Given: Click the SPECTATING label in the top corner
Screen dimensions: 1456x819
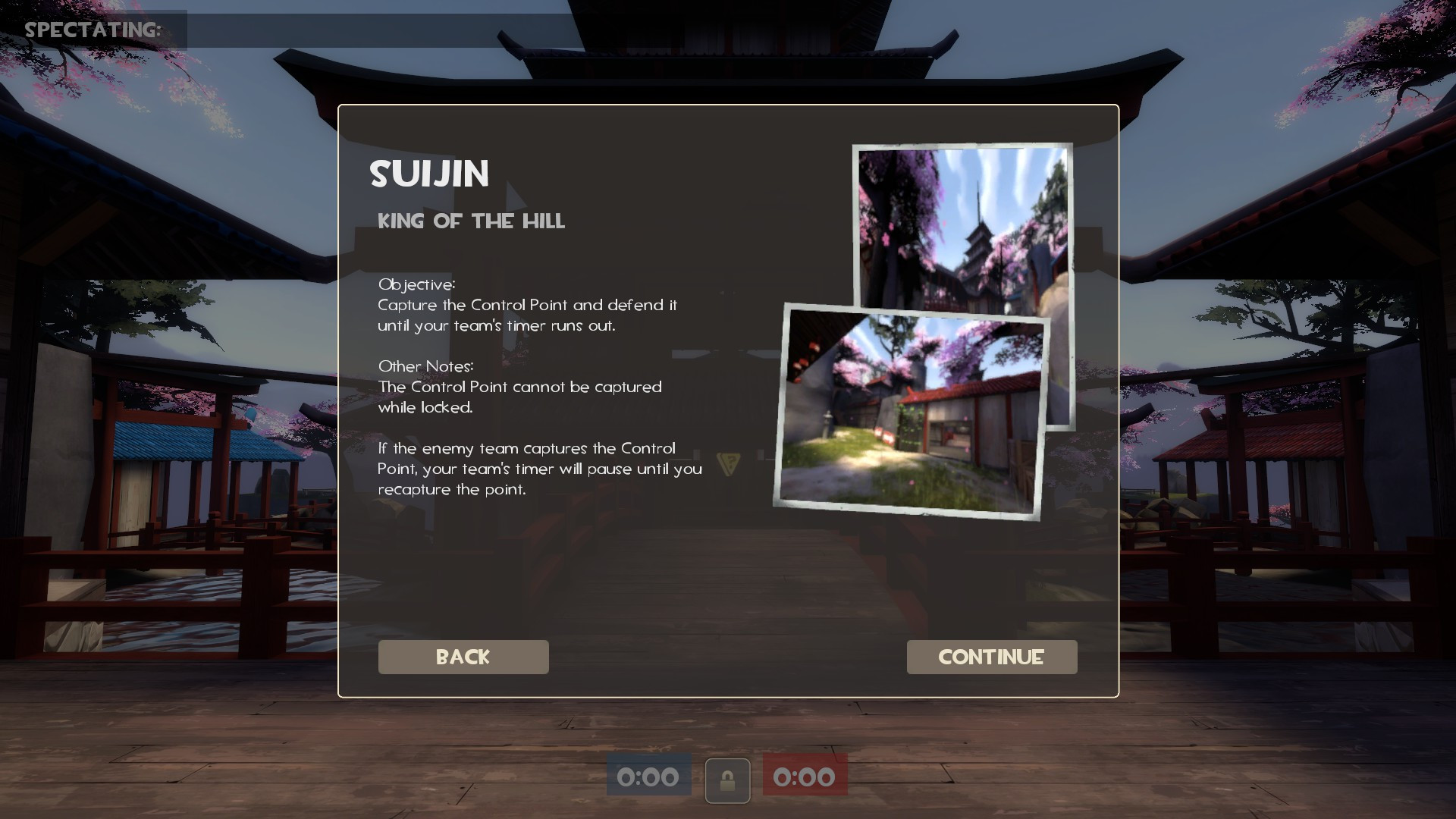Looking at the screenshot, I should pyautogui.click(x=93, y=30).
